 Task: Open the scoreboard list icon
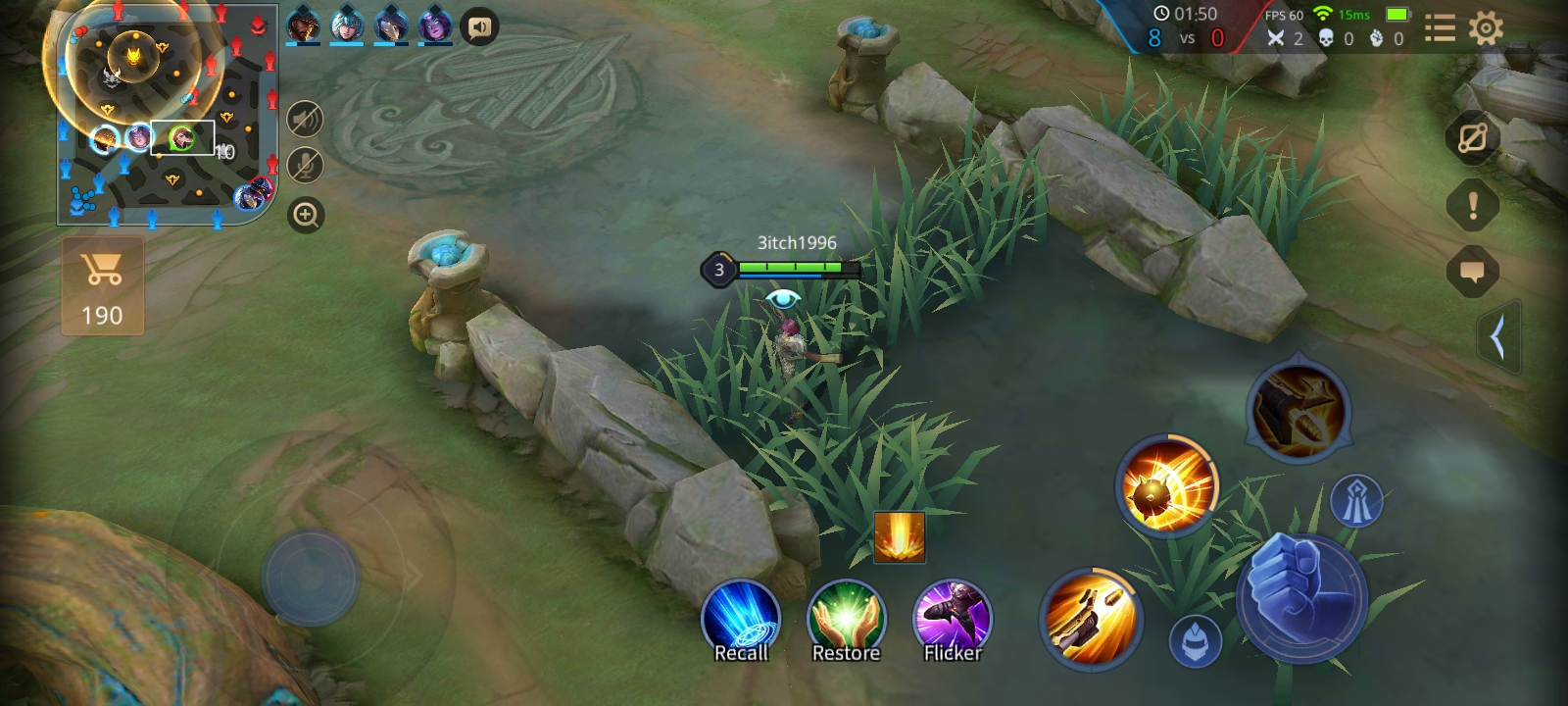pyautogui.click(x=1439, y=28)
